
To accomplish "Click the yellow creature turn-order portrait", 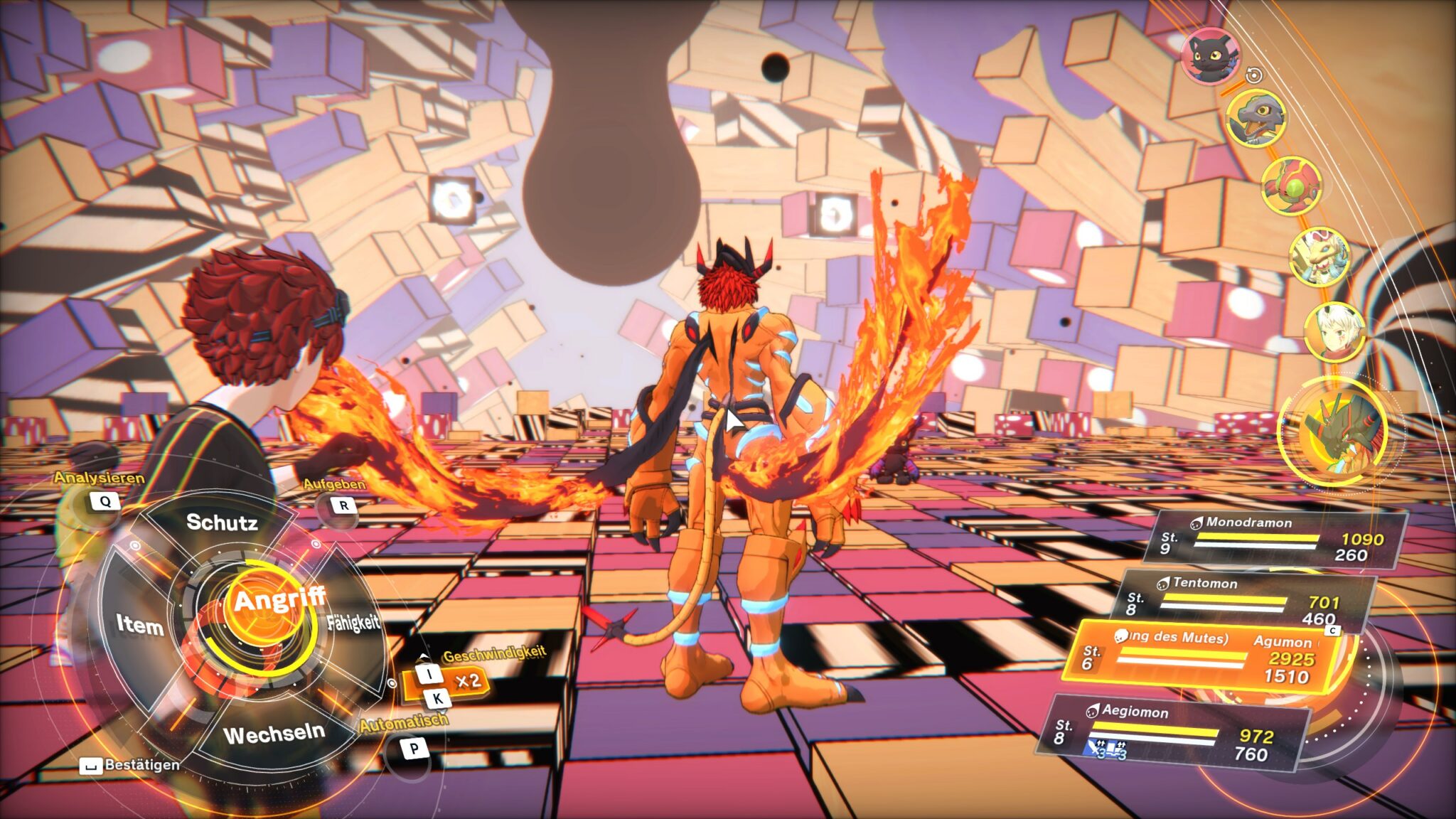I will point(1320,256).
